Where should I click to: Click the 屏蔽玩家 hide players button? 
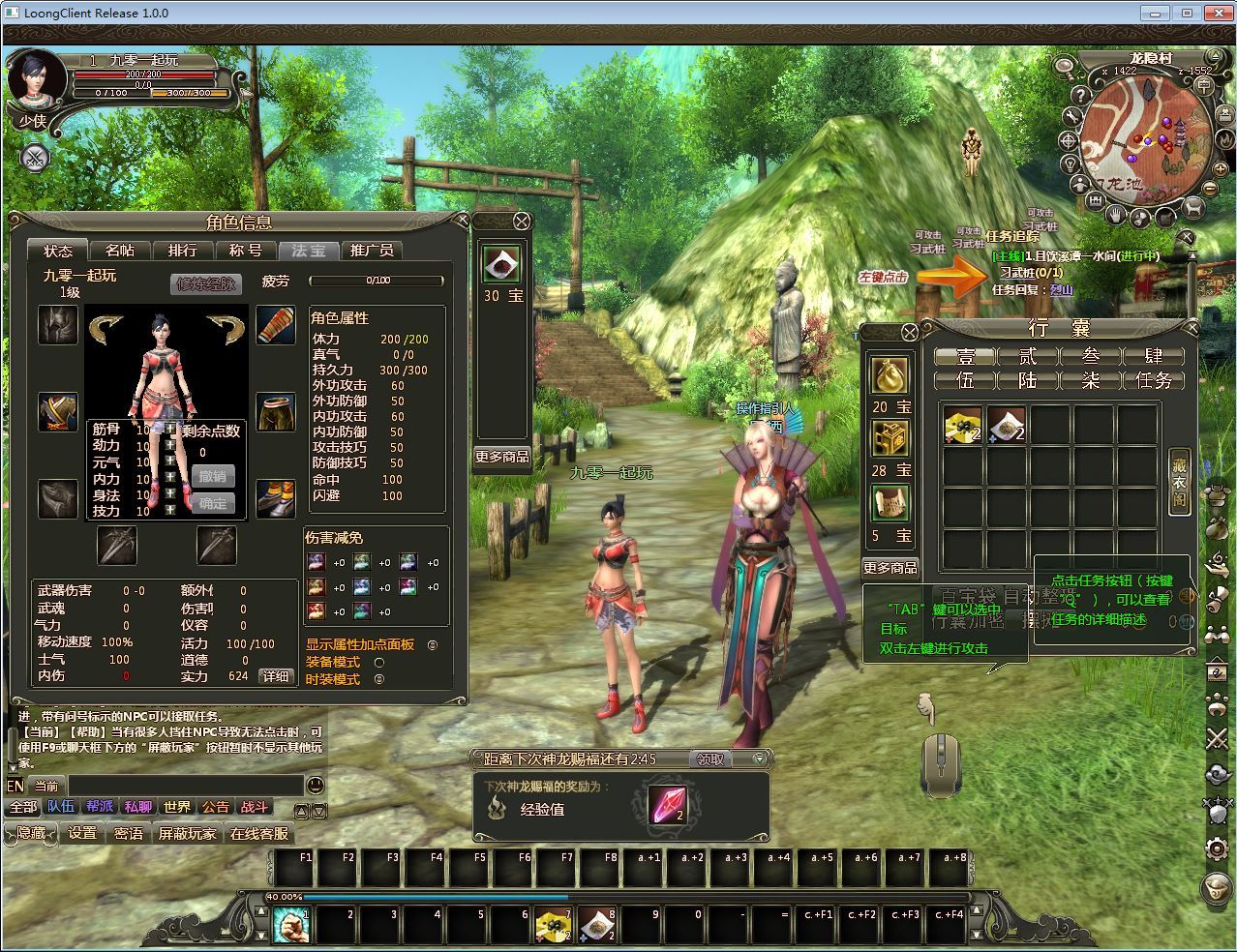(188, 833)
